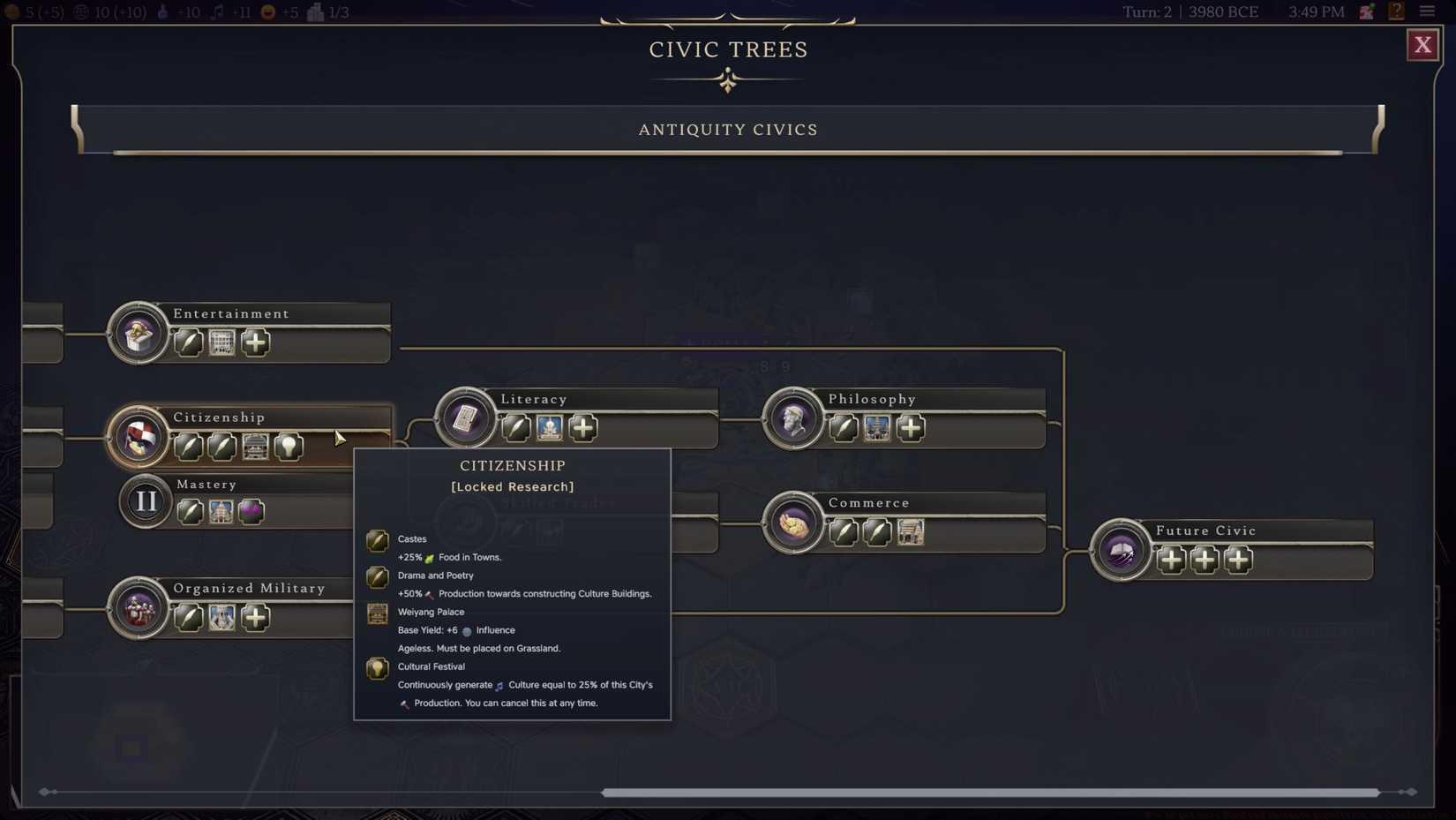Click the plus unlock on Literacy

(x=582, y=428)
